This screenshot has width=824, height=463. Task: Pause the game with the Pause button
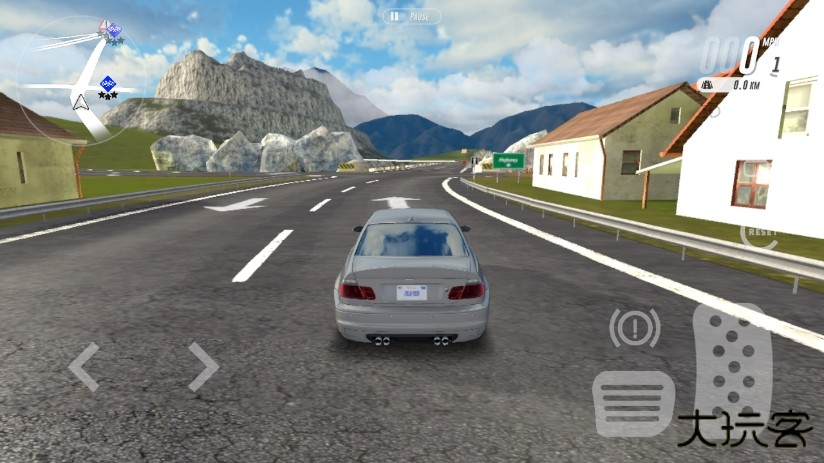tap(411, 16)
